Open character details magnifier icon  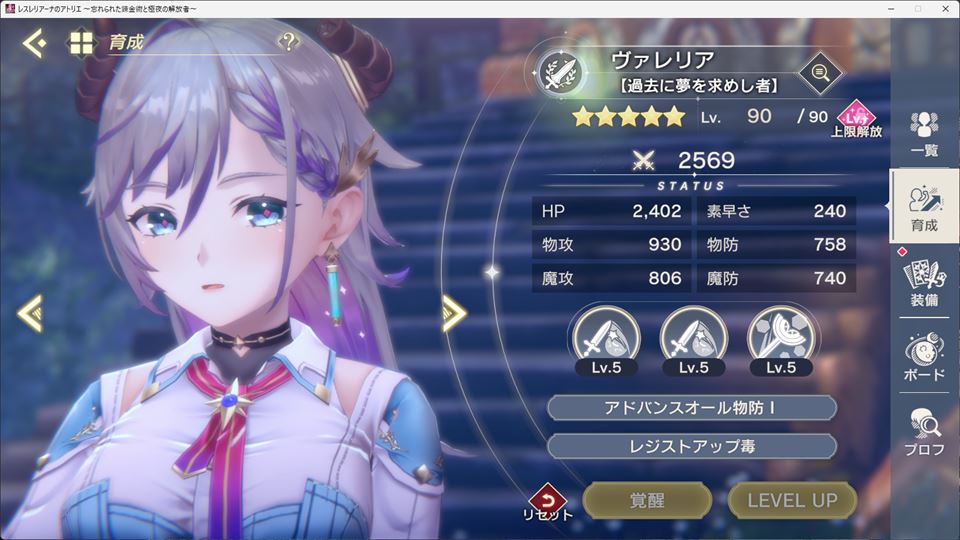click(x=819, y=71)
